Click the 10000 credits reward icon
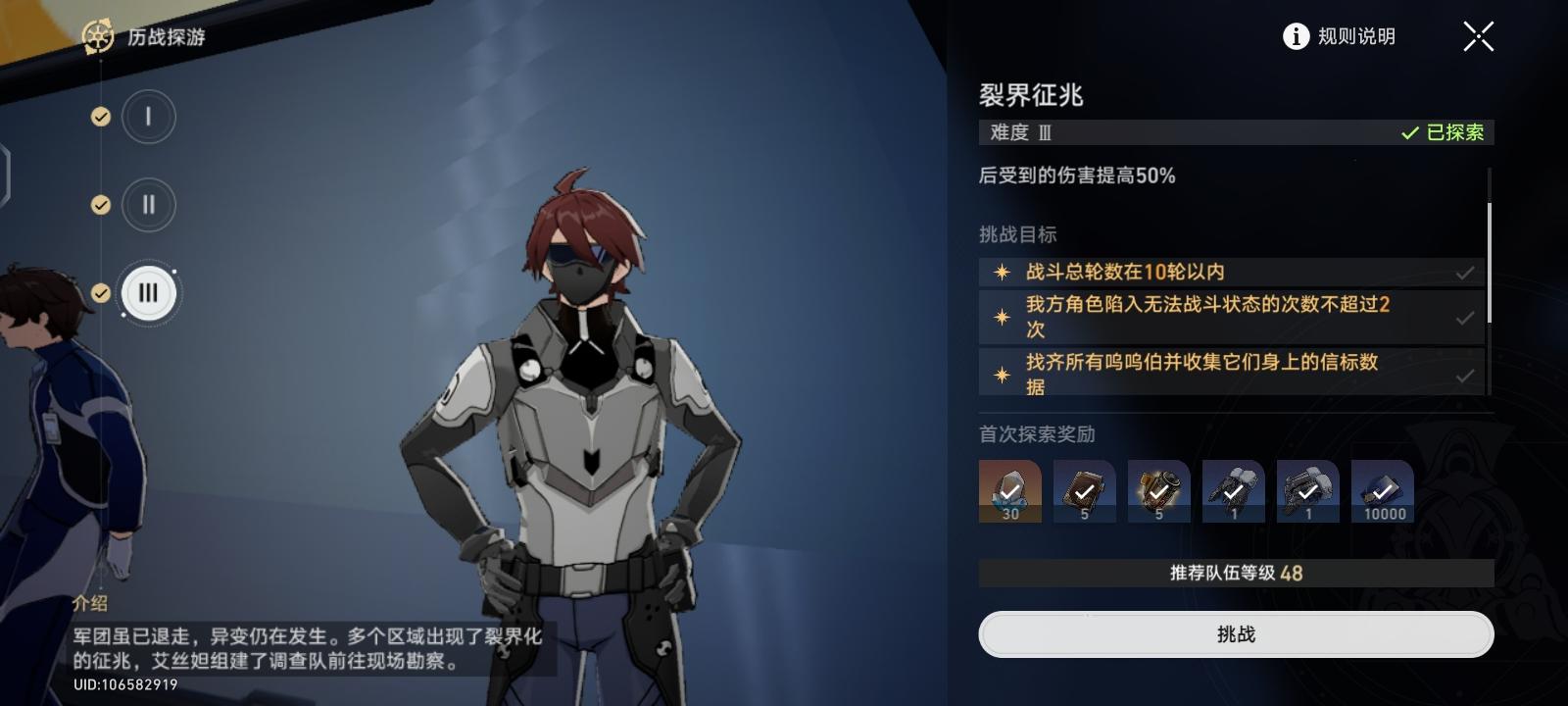The width and height of the screenshot is (1568, 706). [x=1383, y=490]
